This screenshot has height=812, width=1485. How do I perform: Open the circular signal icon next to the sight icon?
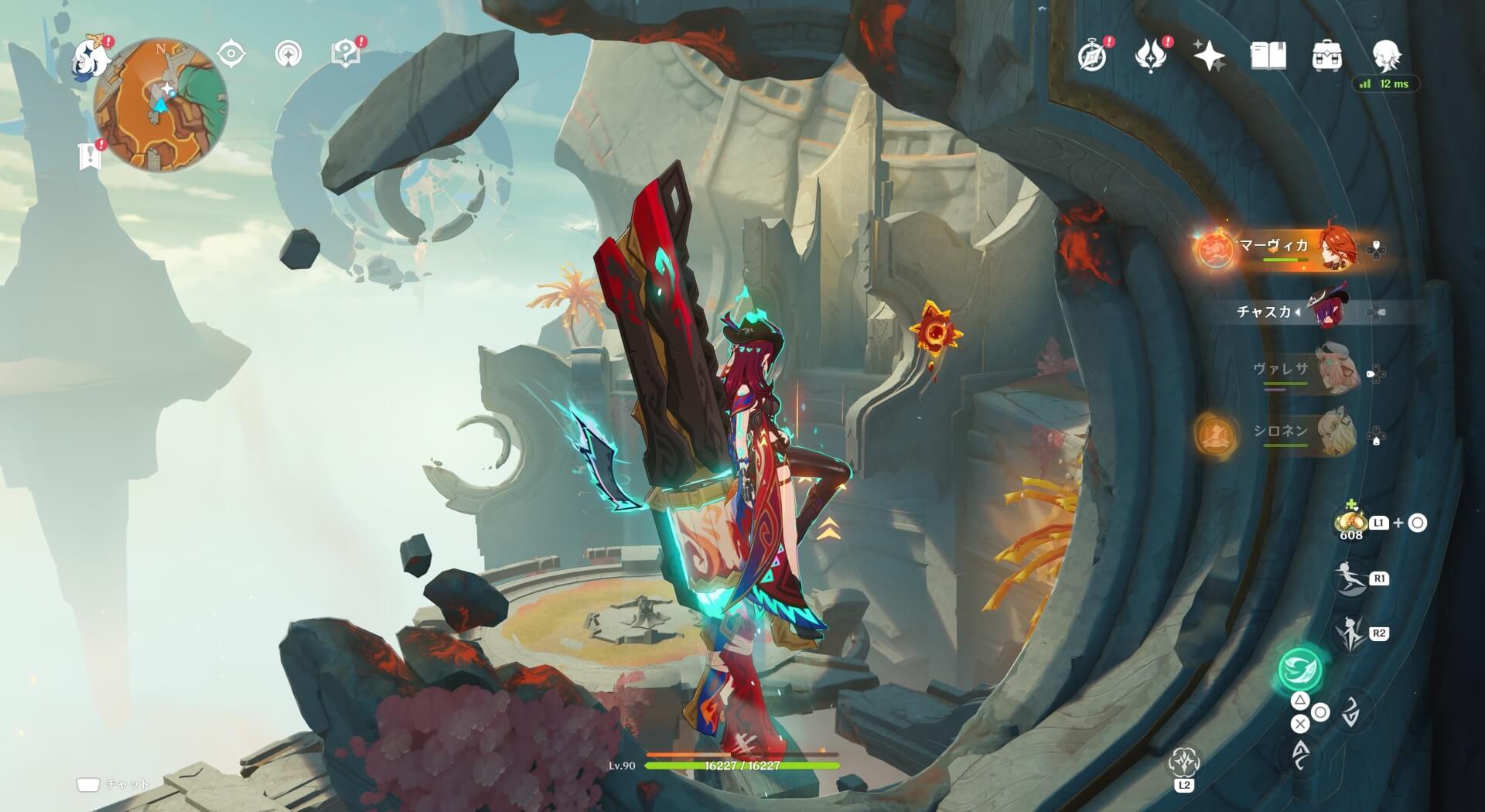tap(288, 54)
